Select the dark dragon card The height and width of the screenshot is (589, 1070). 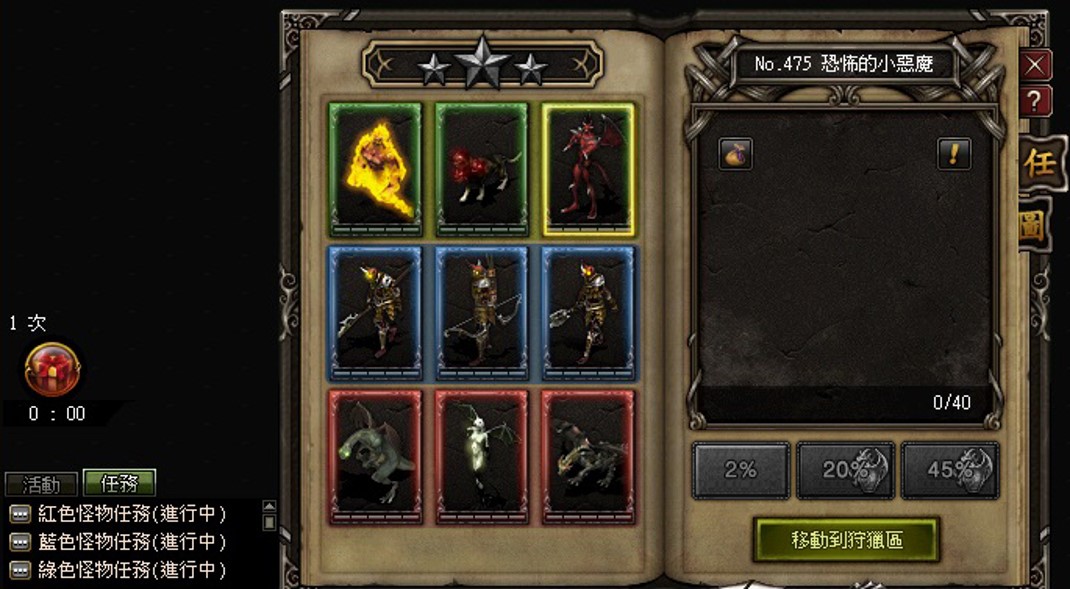(x=588, y=457)
